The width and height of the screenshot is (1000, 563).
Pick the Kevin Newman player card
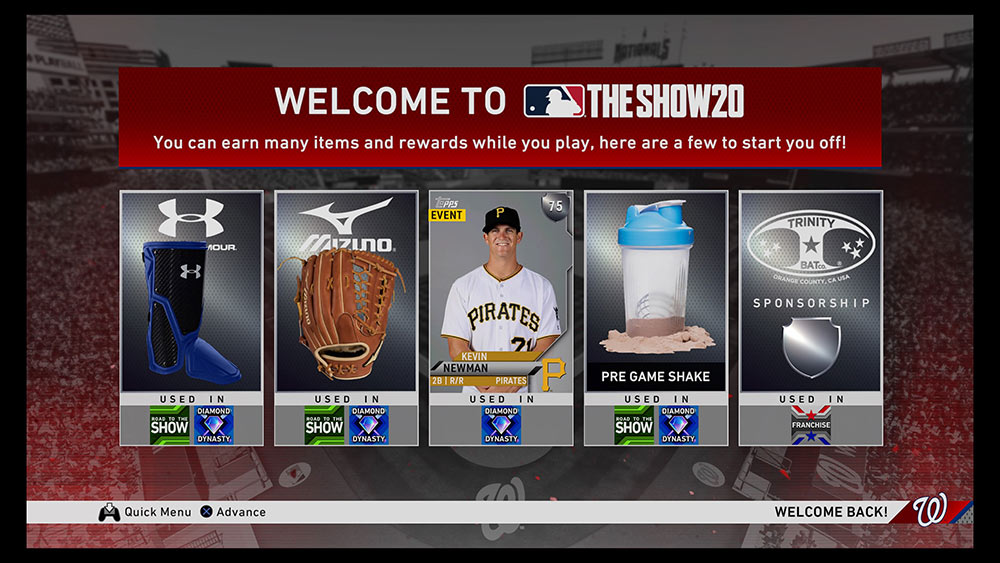click(x=501, y=300)
